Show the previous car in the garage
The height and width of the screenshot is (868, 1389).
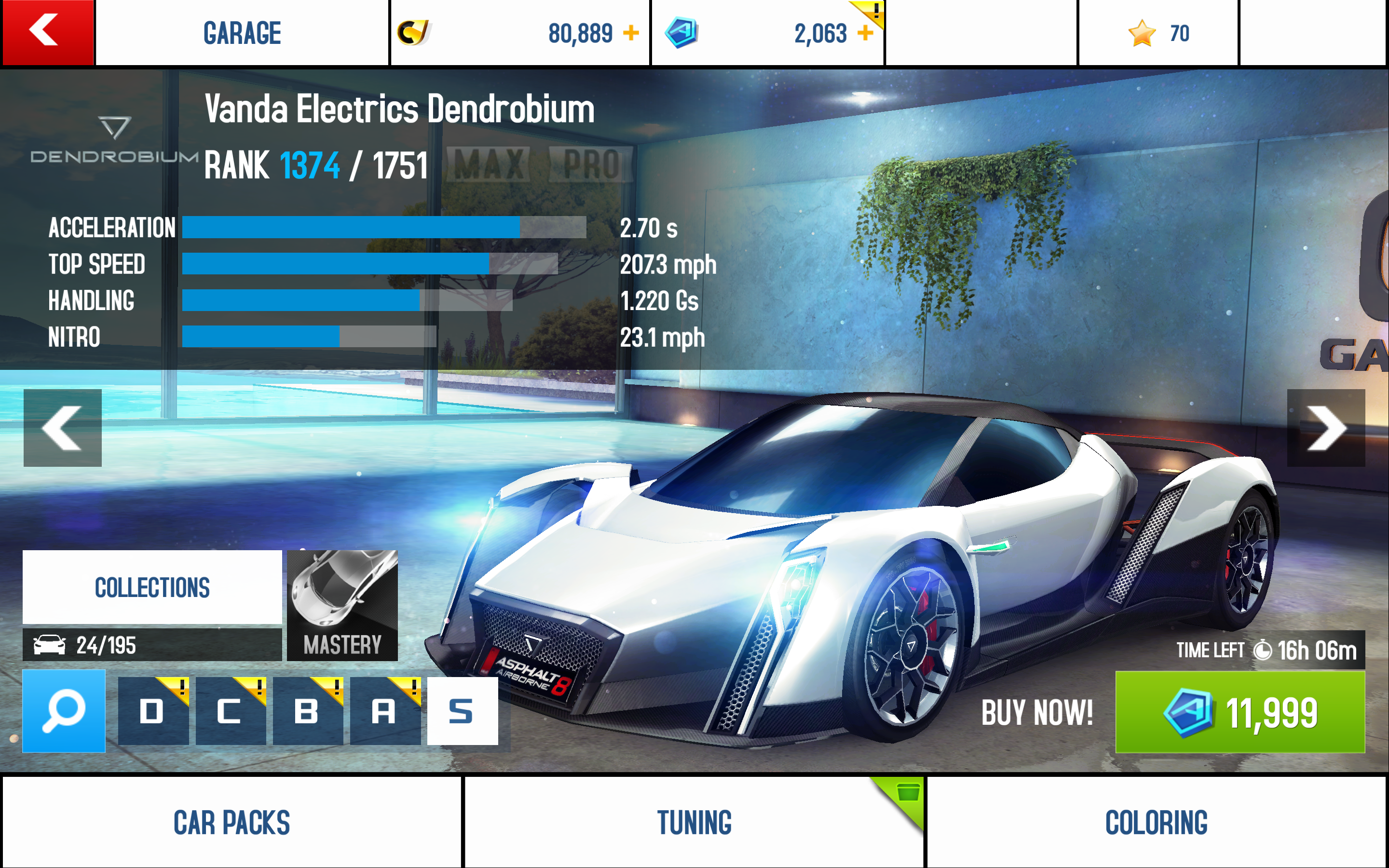63,428
